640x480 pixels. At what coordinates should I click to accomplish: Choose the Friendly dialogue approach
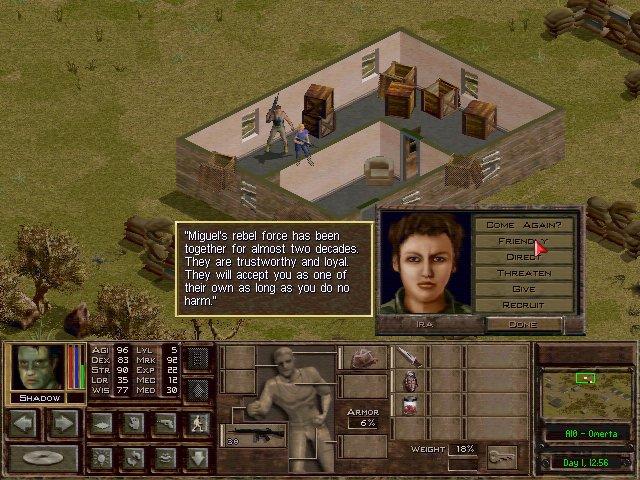(523, 241)
